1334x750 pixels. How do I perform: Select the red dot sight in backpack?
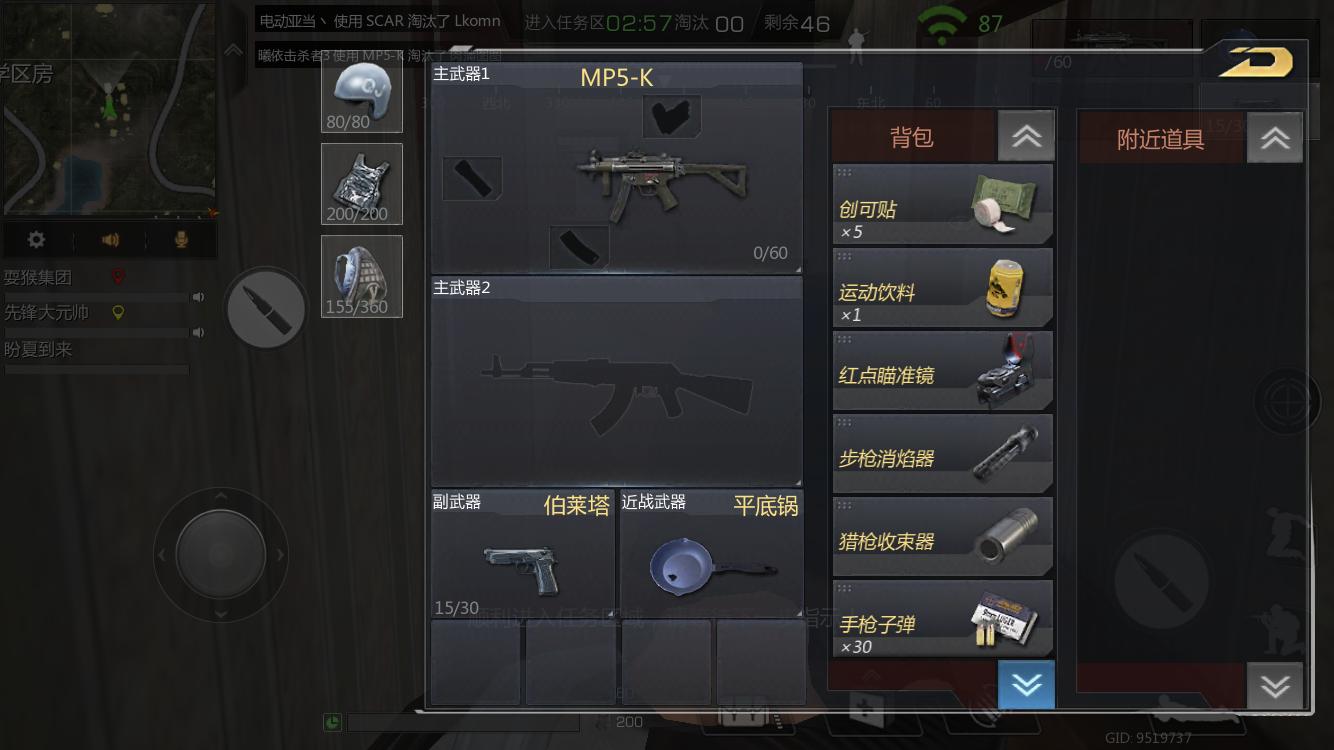coord(941,371)
